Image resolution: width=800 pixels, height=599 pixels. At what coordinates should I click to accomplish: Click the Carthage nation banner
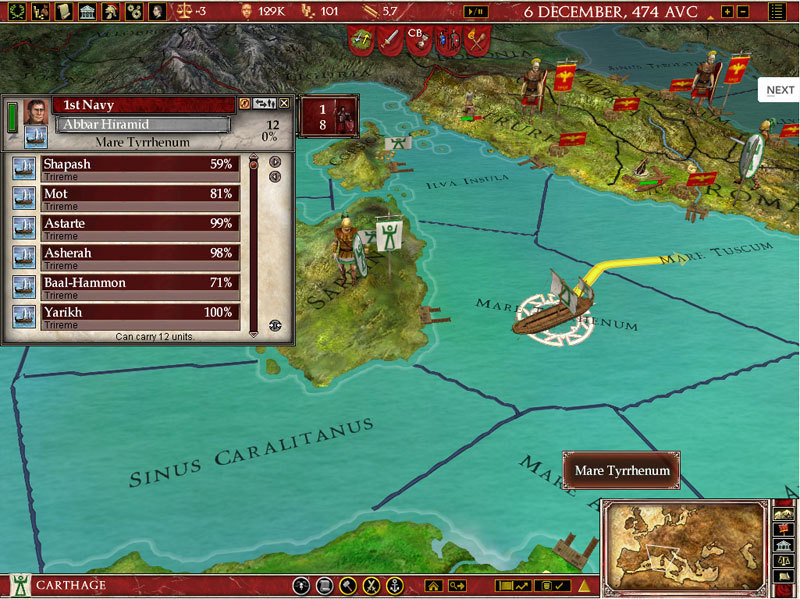pos(18,585)
